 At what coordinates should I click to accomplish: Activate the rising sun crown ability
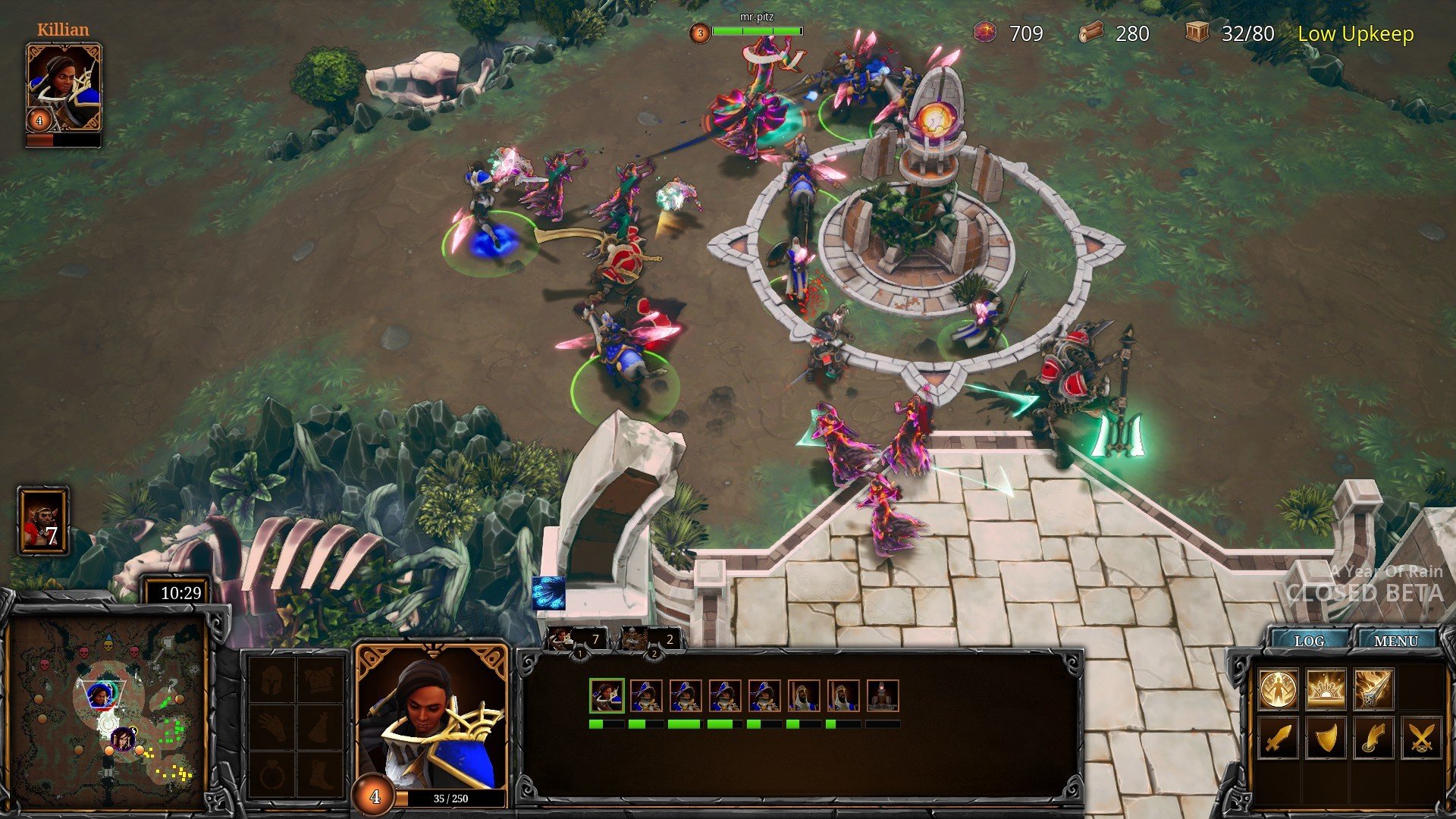click(x=1326, y=689)
